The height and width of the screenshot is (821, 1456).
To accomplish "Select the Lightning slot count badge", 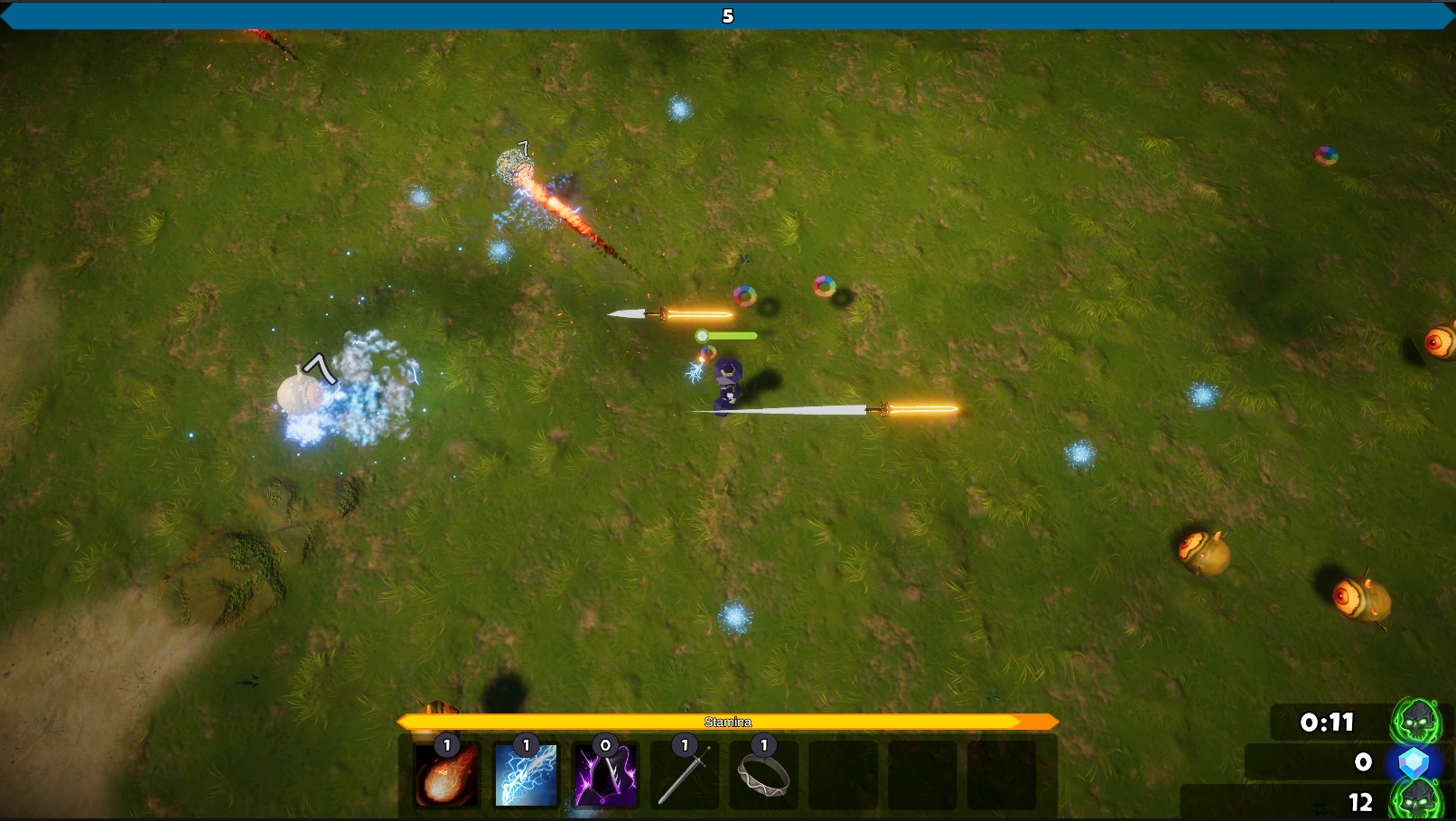I will (x=525, y=746).
